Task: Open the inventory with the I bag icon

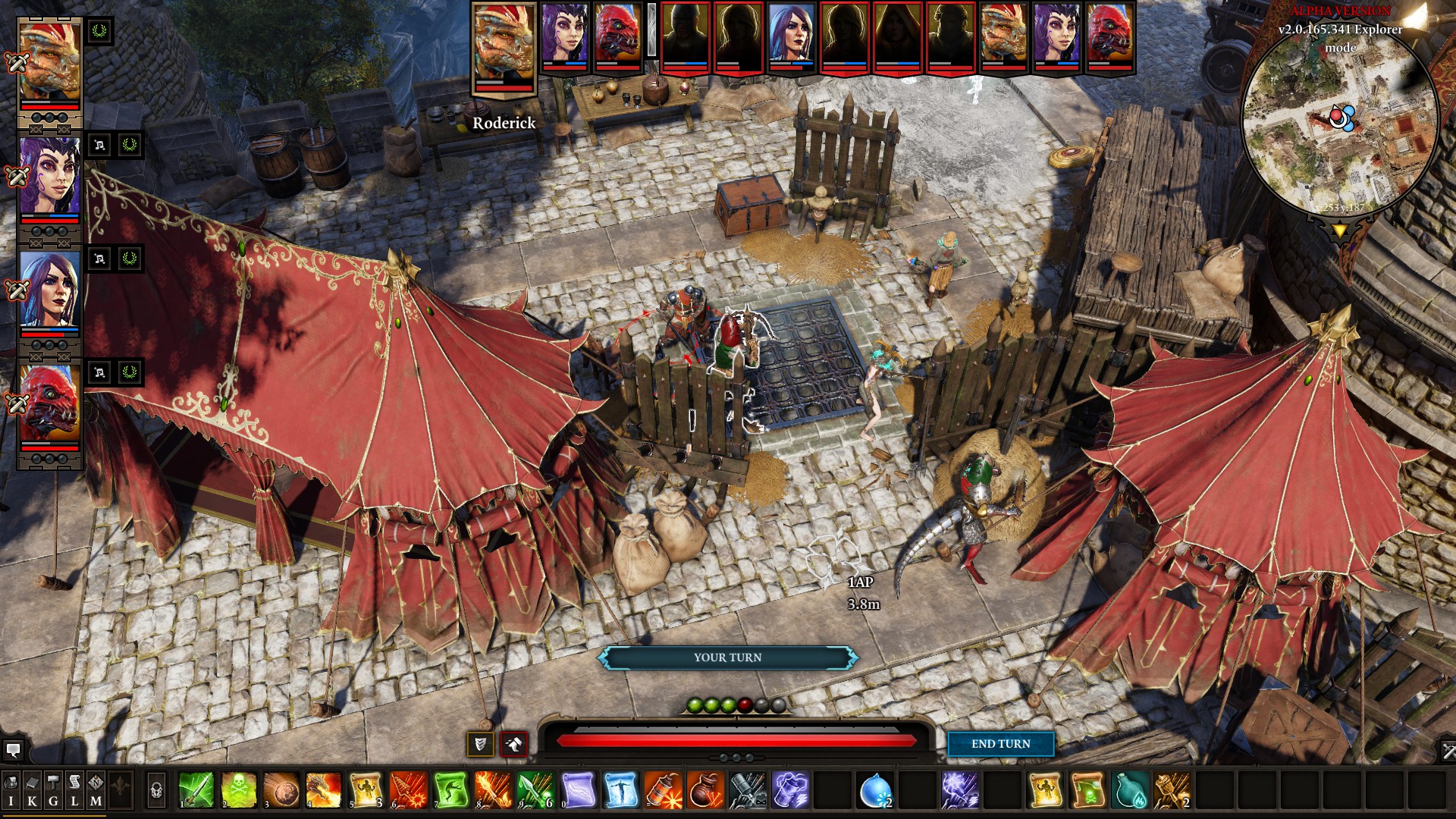Action: click(x=11, y=790)
